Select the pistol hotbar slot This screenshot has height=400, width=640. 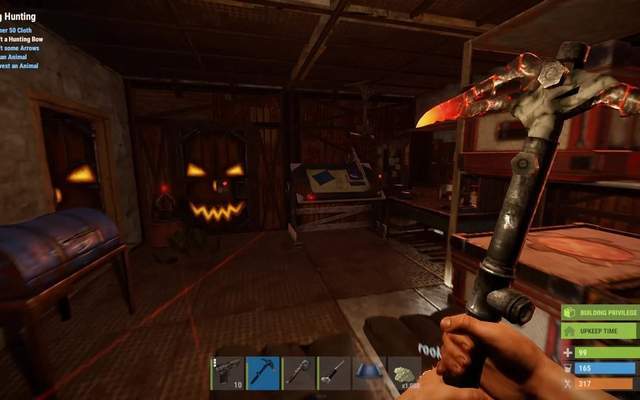(x=227, y=373)
